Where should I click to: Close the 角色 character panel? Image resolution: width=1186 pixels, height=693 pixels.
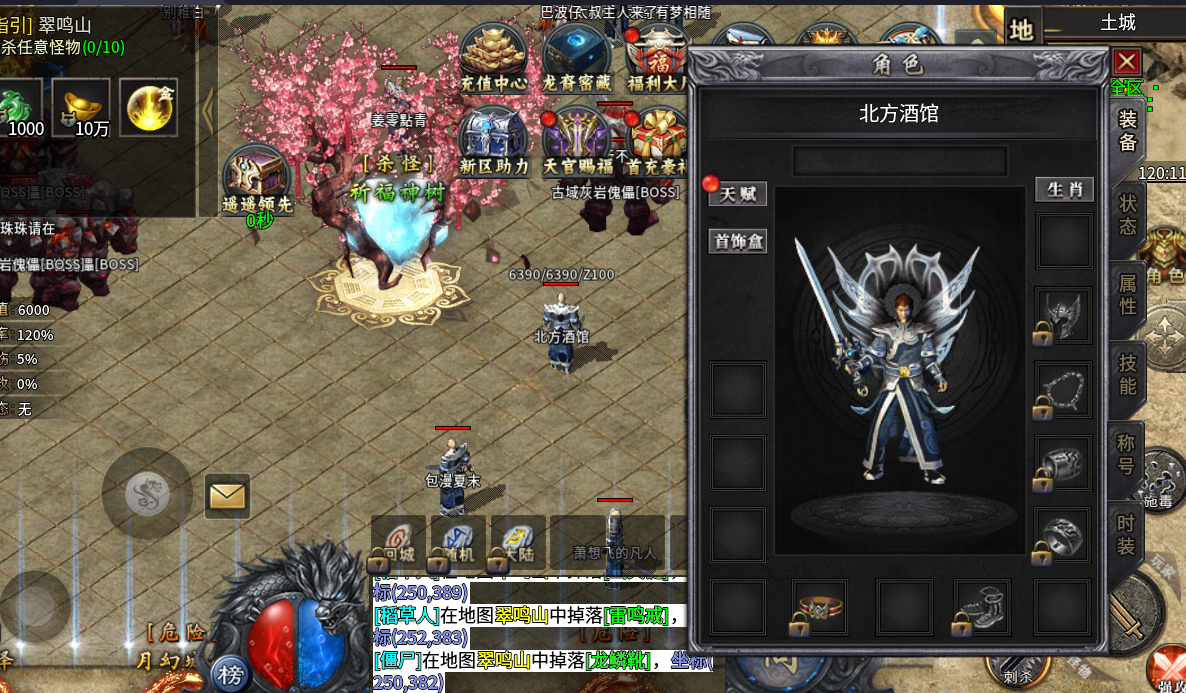tap(1127, 62)
